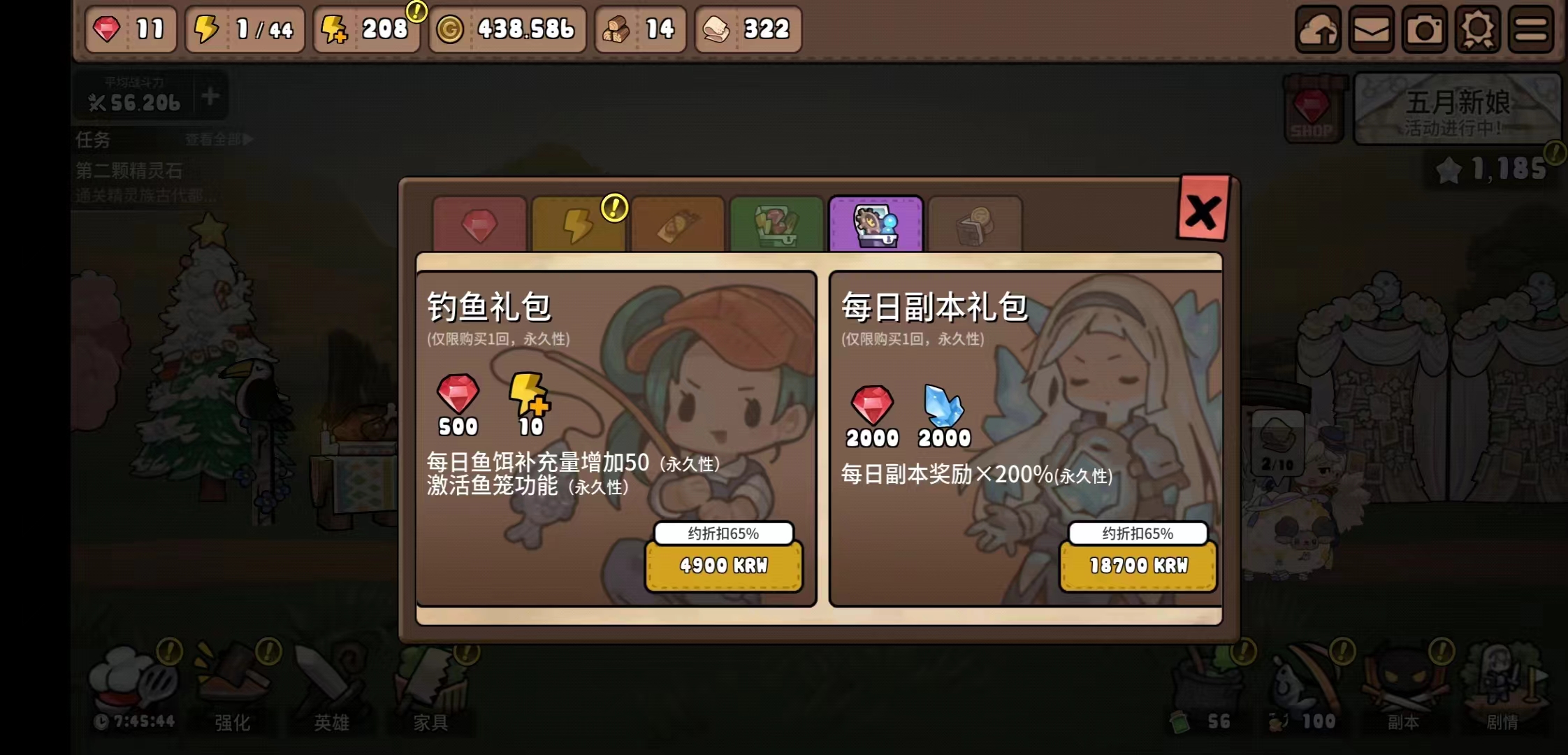Expand all tasks via 查看全部 arrow
Viewport: 1568px width, 755px height.
[x=217, y=139]
